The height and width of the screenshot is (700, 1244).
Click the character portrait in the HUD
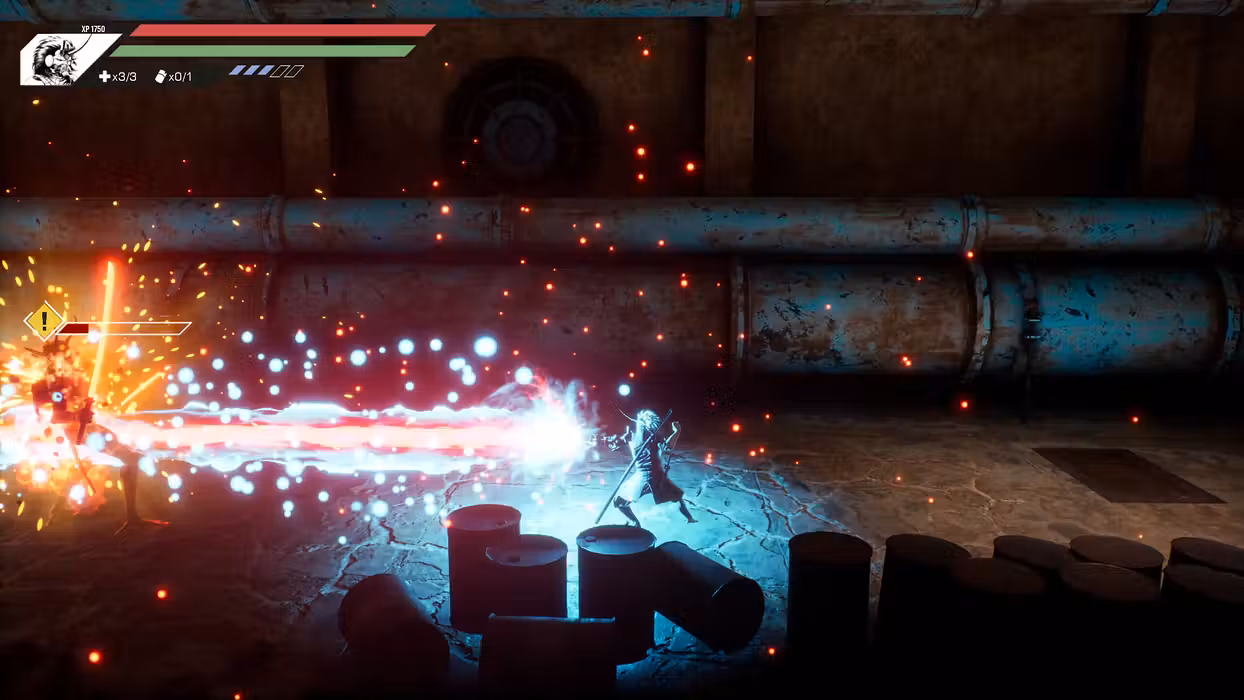pos(60,59)
